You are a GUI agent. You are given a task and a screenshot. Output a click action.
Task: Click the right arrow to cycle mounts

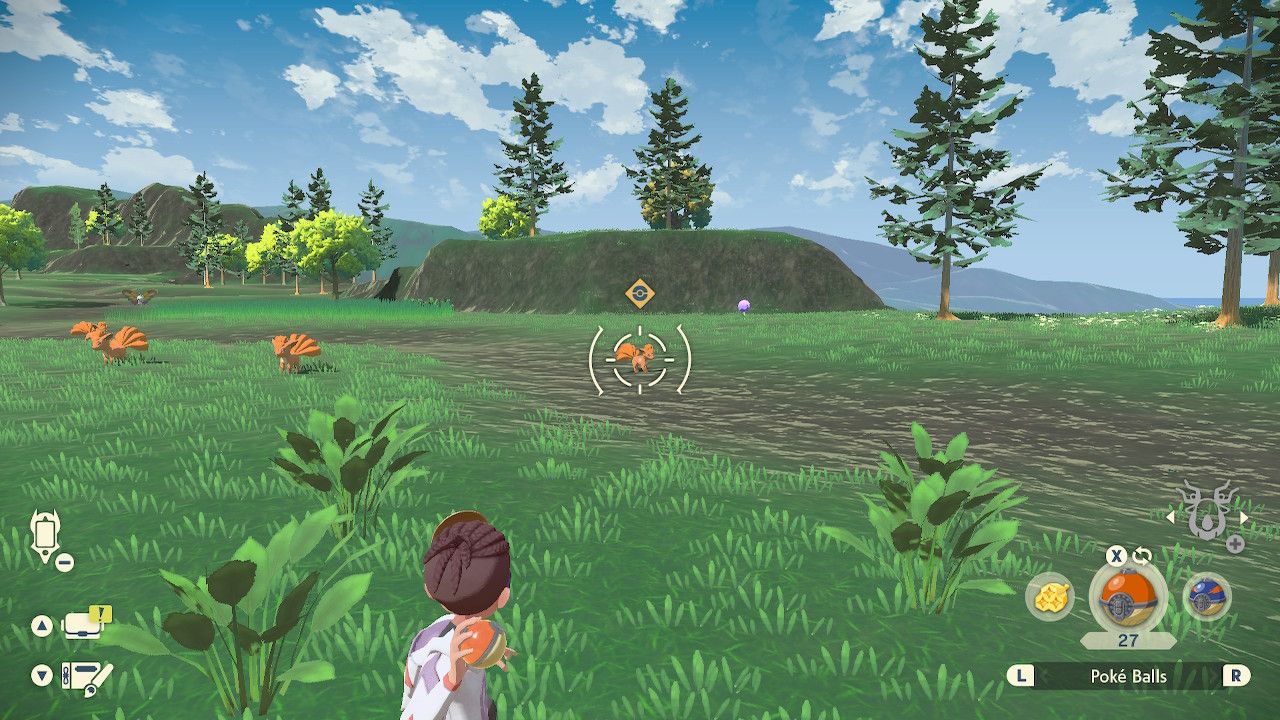point(1243,518)
